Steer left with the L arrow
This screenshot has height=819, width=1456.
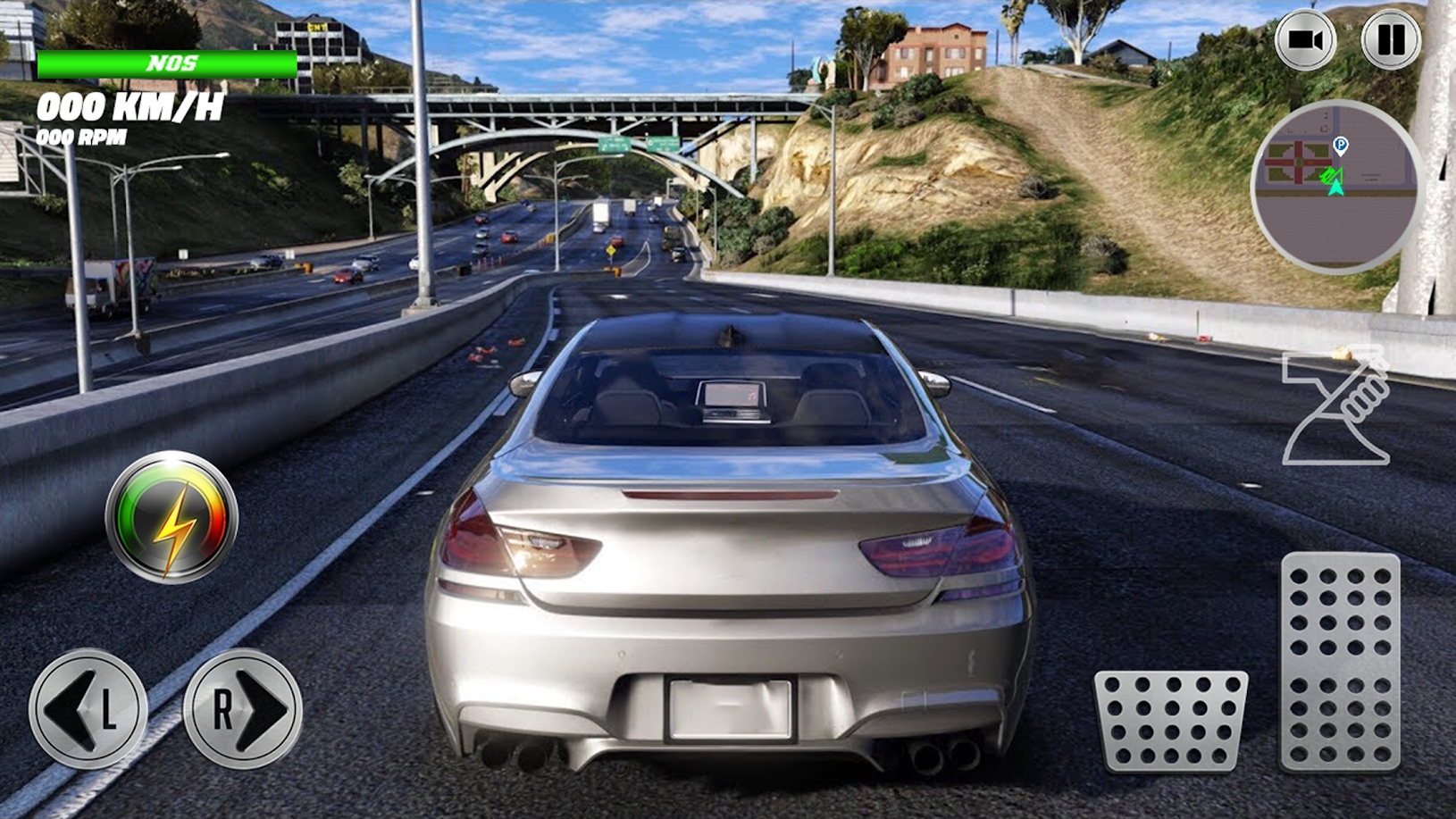tap(88, 708)
